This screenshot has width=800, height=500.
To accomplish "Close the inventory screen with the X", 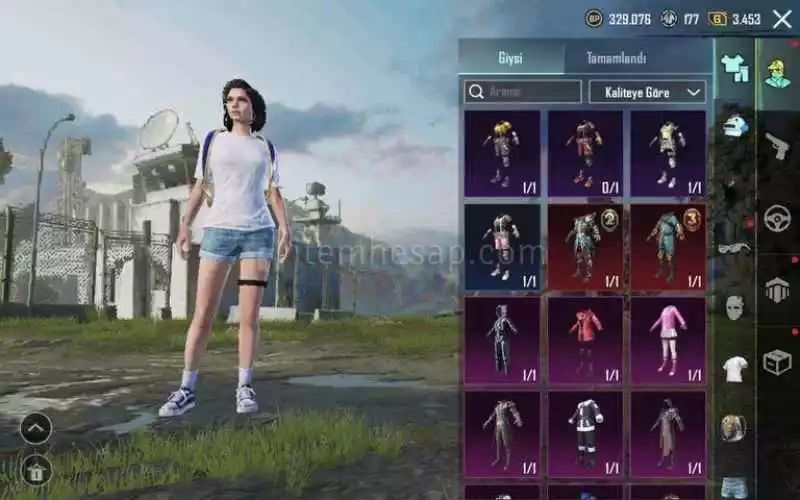I will [x=781, y=19].
